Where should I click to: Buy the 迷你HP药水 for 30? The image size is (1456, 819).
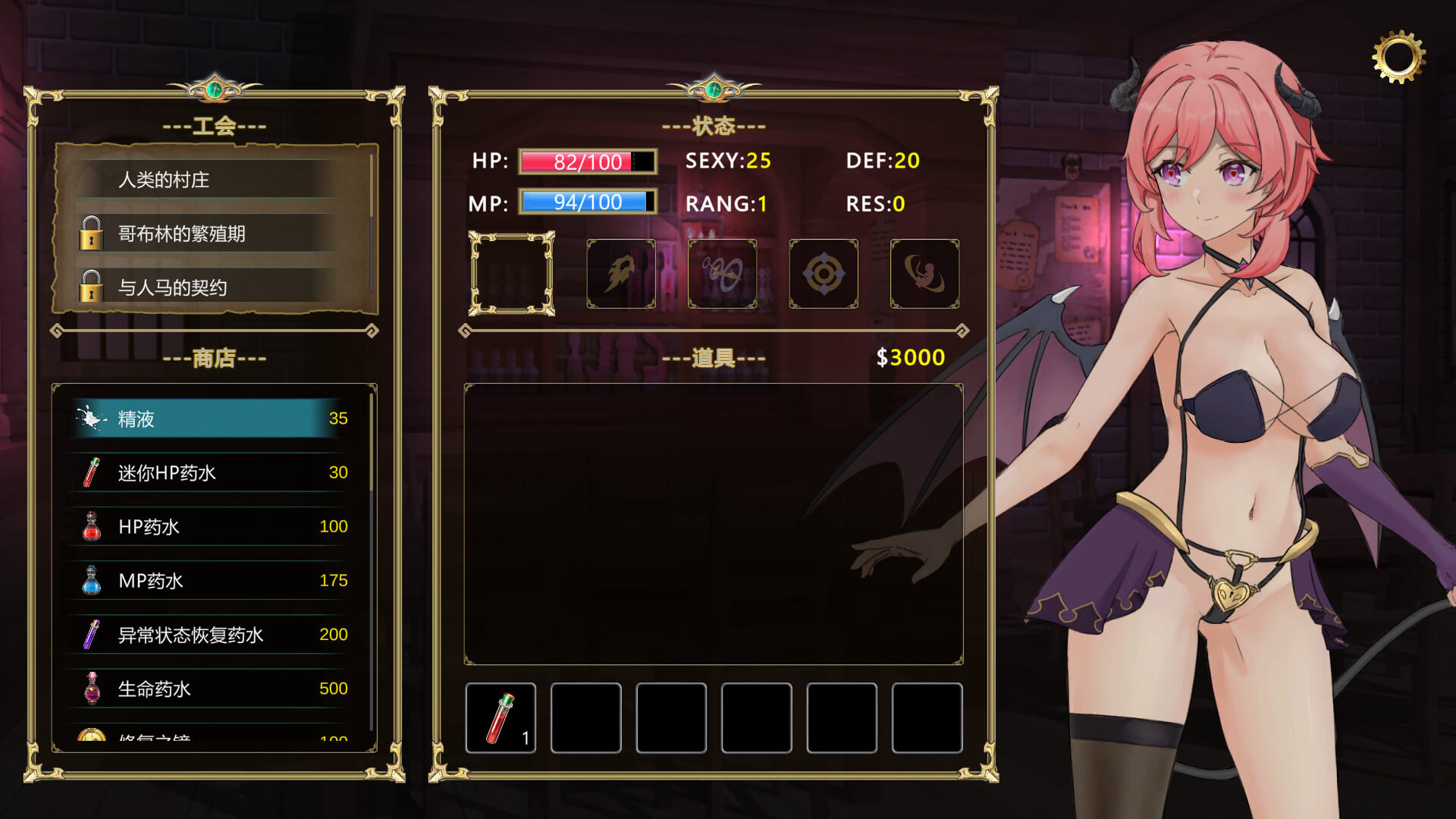pyautogui.click(x=211, y=472)
